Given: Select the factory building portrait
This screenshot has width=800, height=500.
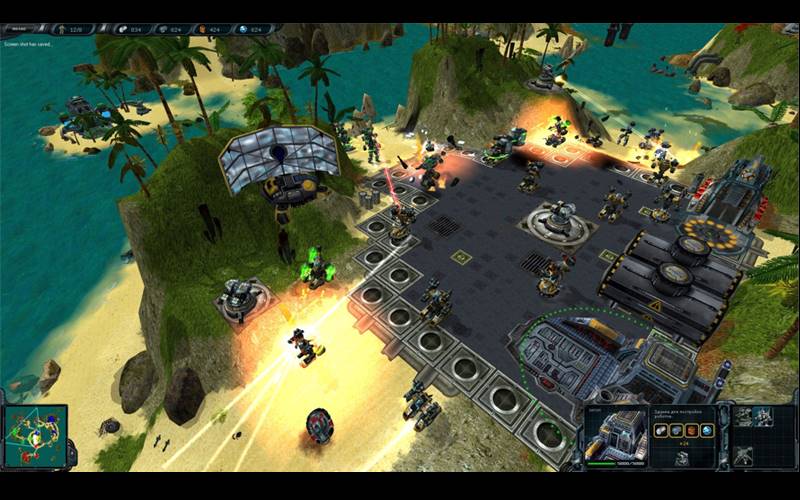Looking at the screenshot, I should [615, 435].
